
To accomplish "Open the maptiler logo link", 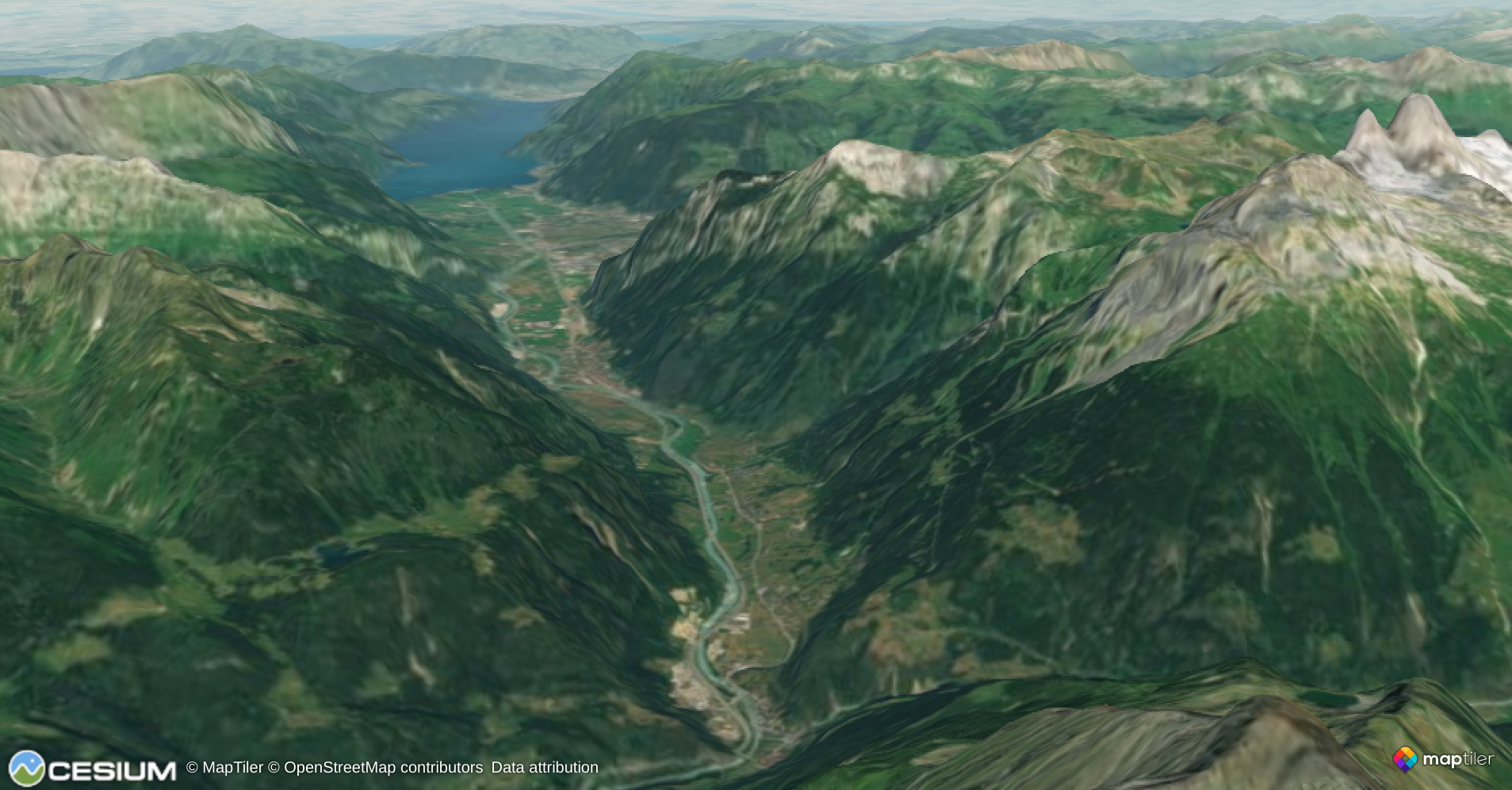I will (1443, 760).
